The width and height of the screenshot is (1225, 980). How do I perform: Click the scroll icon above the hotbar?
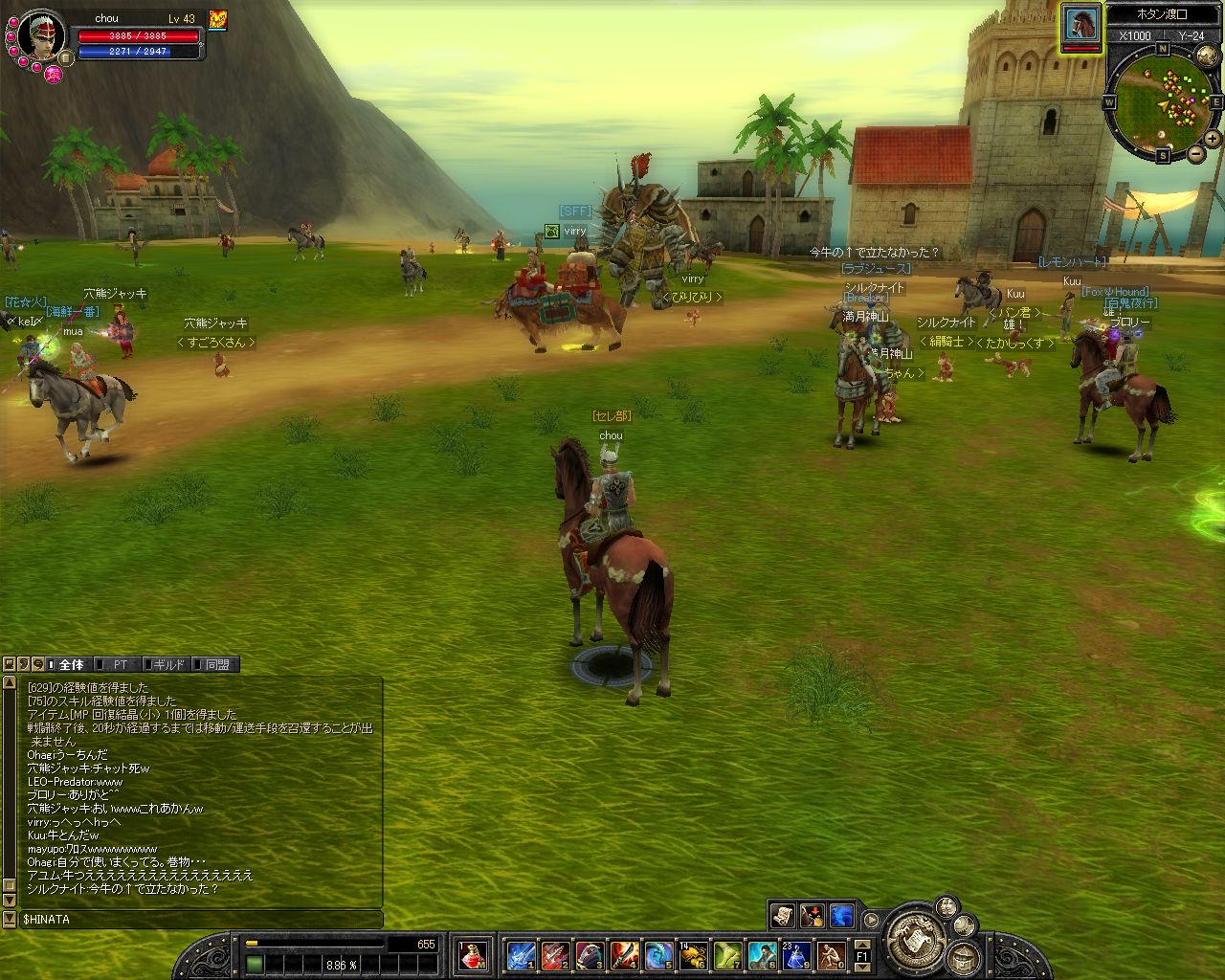point(783,916)
